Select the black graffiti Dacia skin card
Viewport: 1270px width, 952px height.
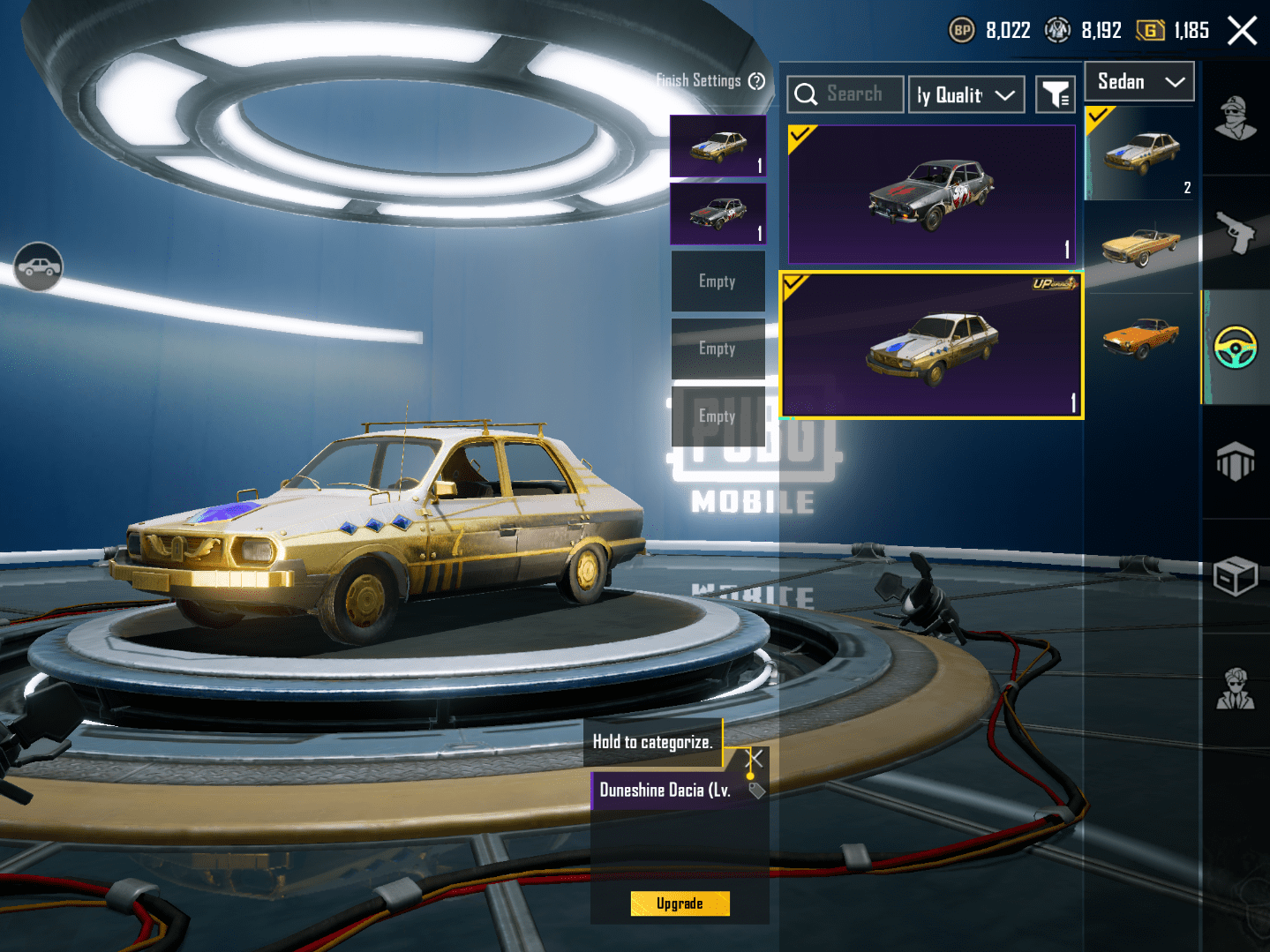tap(932, 194)
